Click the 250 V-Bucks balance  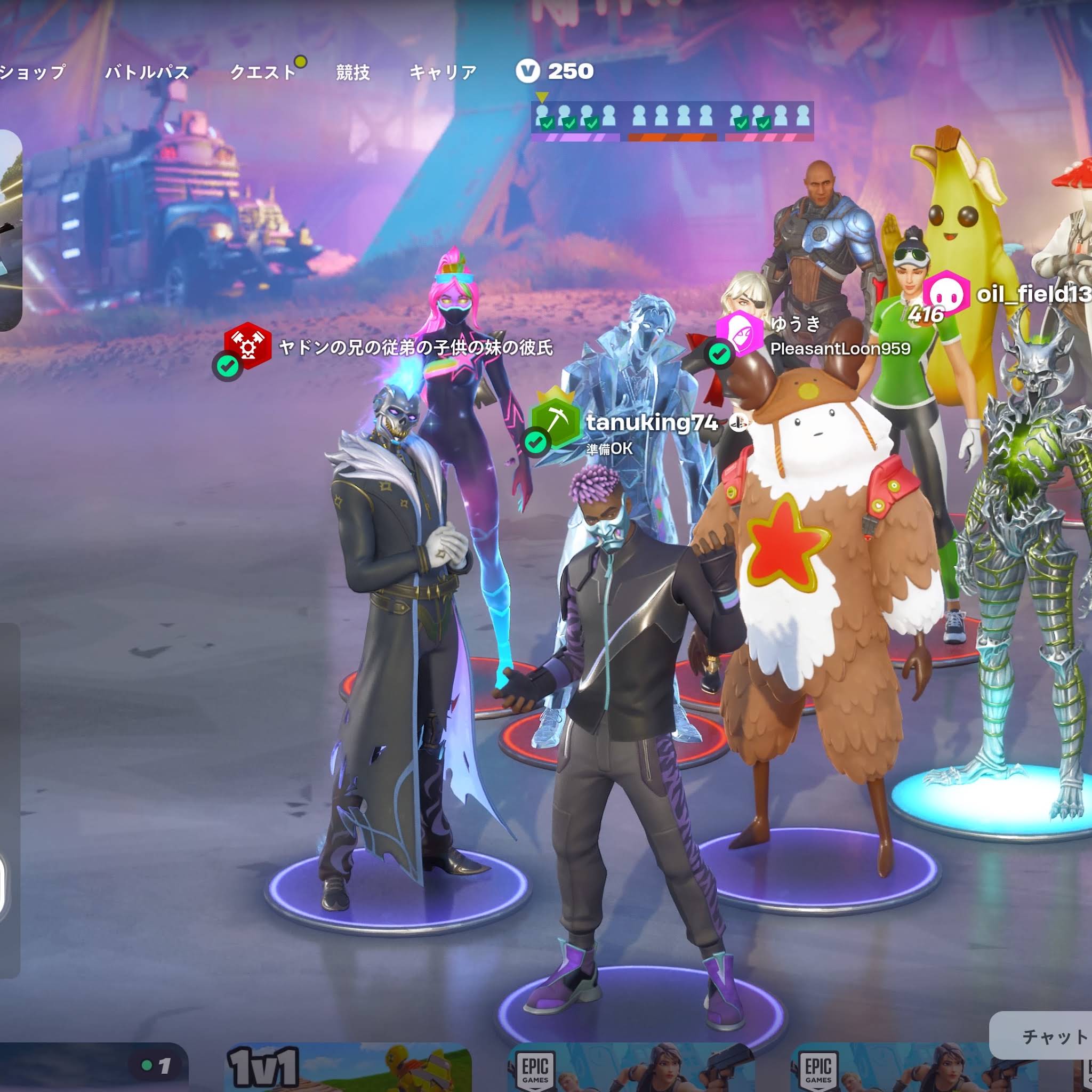pyautogui.click(x=555, y=71)
